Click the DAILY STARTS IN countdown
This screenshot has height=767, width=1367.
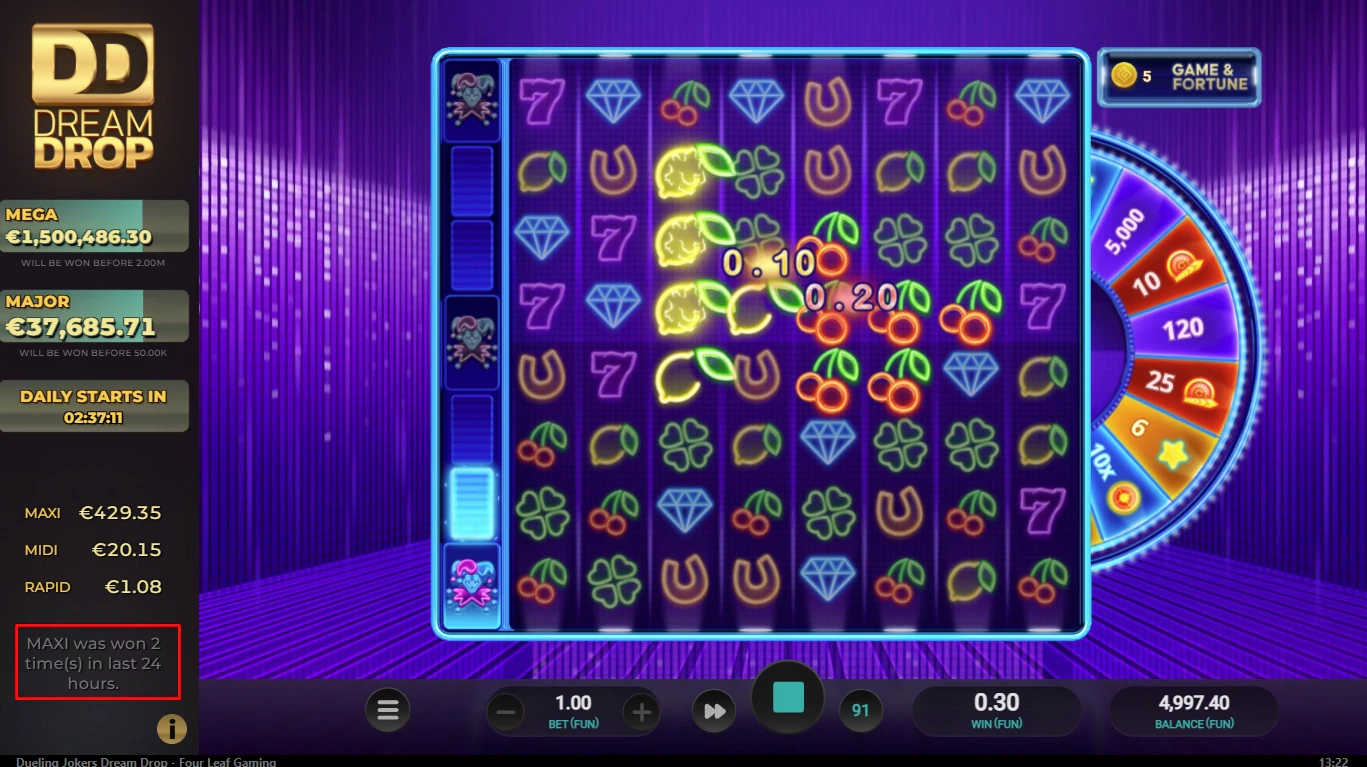point(95,405)
